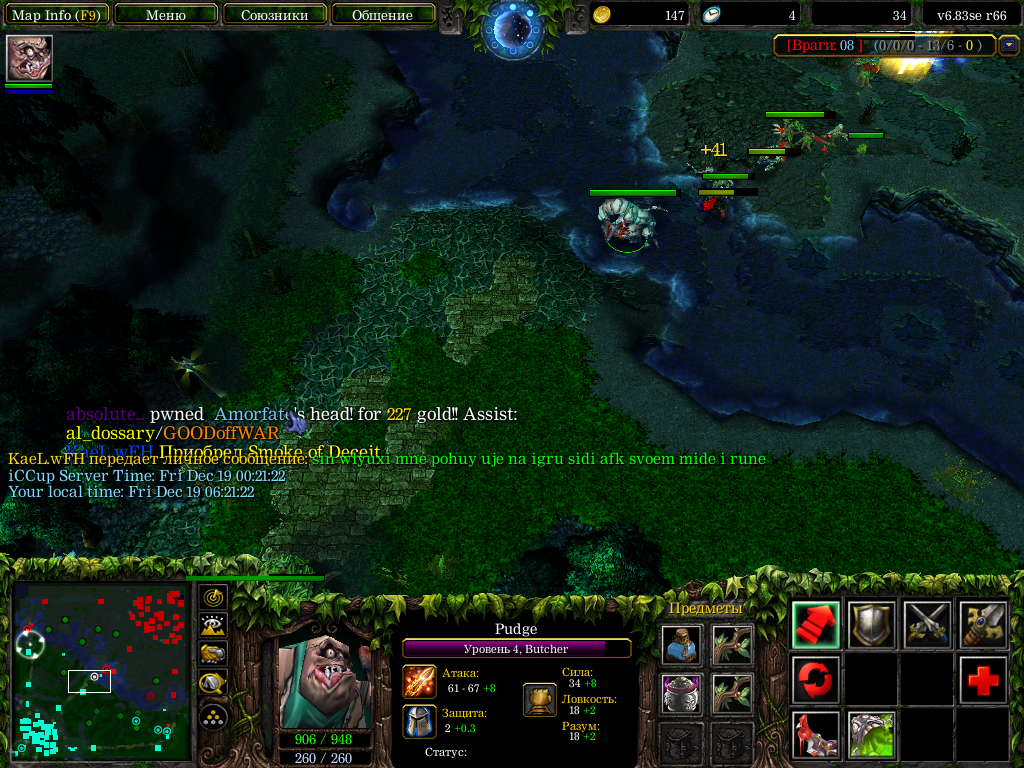Use the silver urn inventory item
This screenshot has height=768, width=1024.
(681, 693)
